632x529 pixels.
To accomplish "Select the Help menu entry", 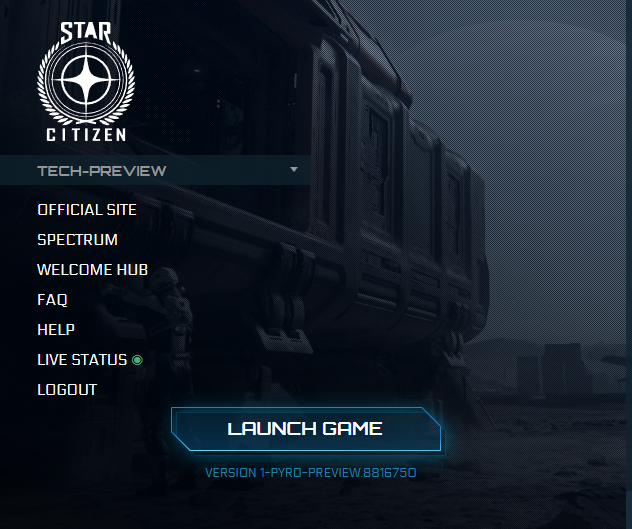I will coord(56,330).
